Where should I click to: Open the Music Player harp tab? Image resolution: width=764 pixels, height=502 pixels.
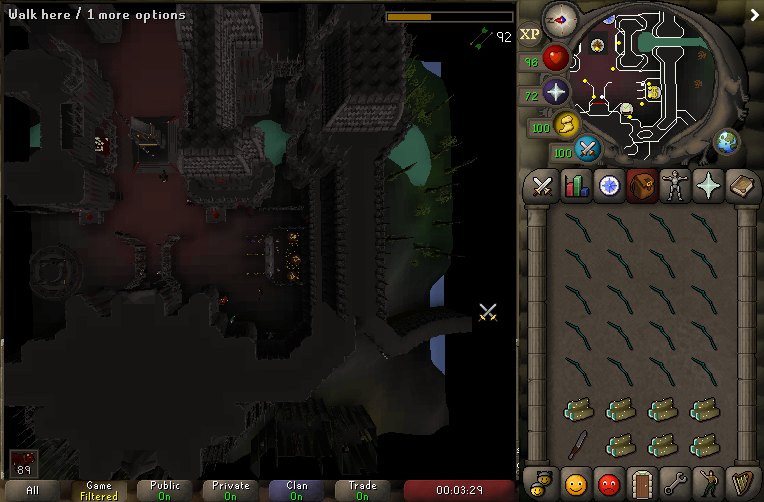(x=740, y=483)
